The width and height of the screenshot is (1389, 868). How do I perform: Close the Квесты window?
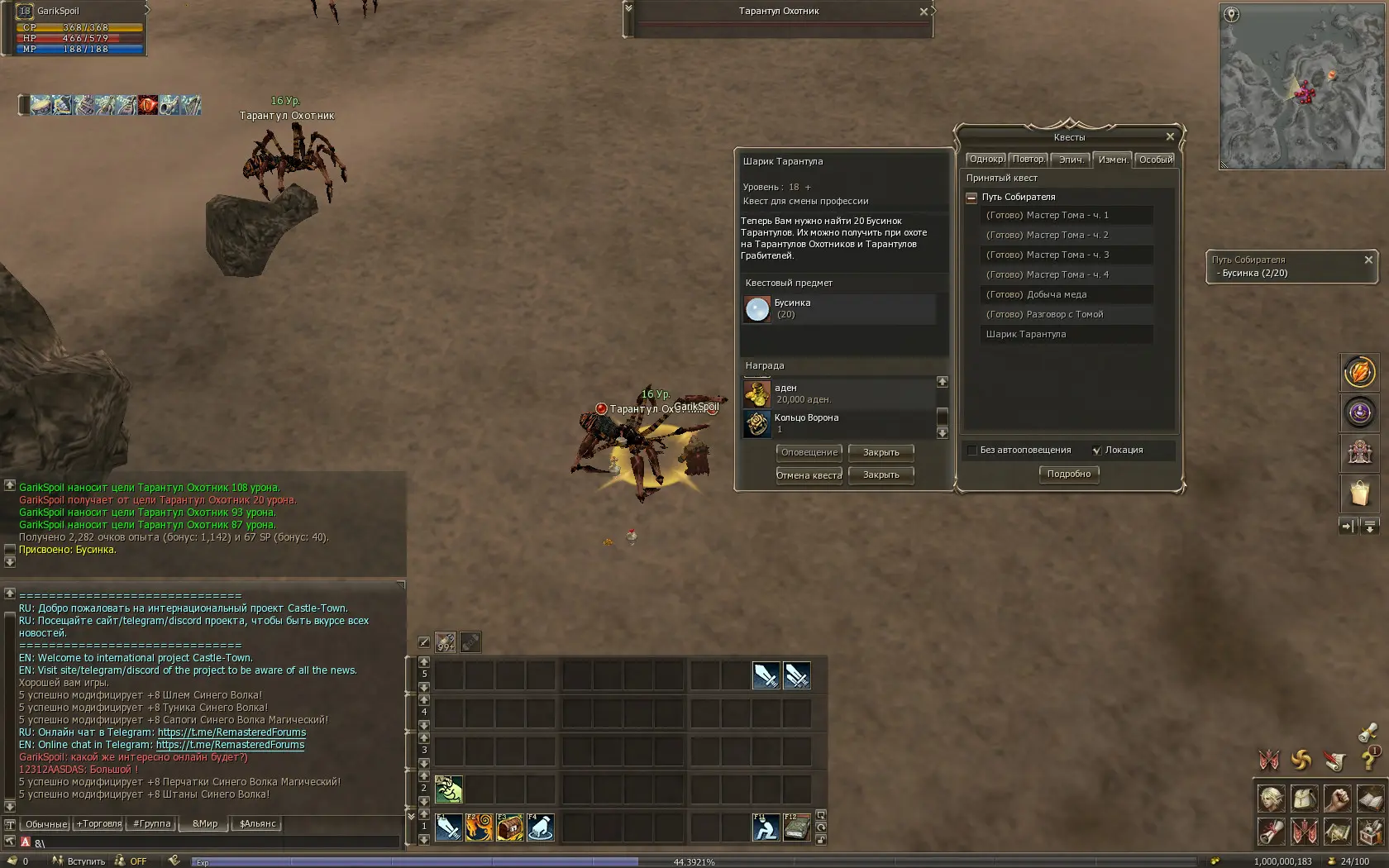(x=1170, y=137)
